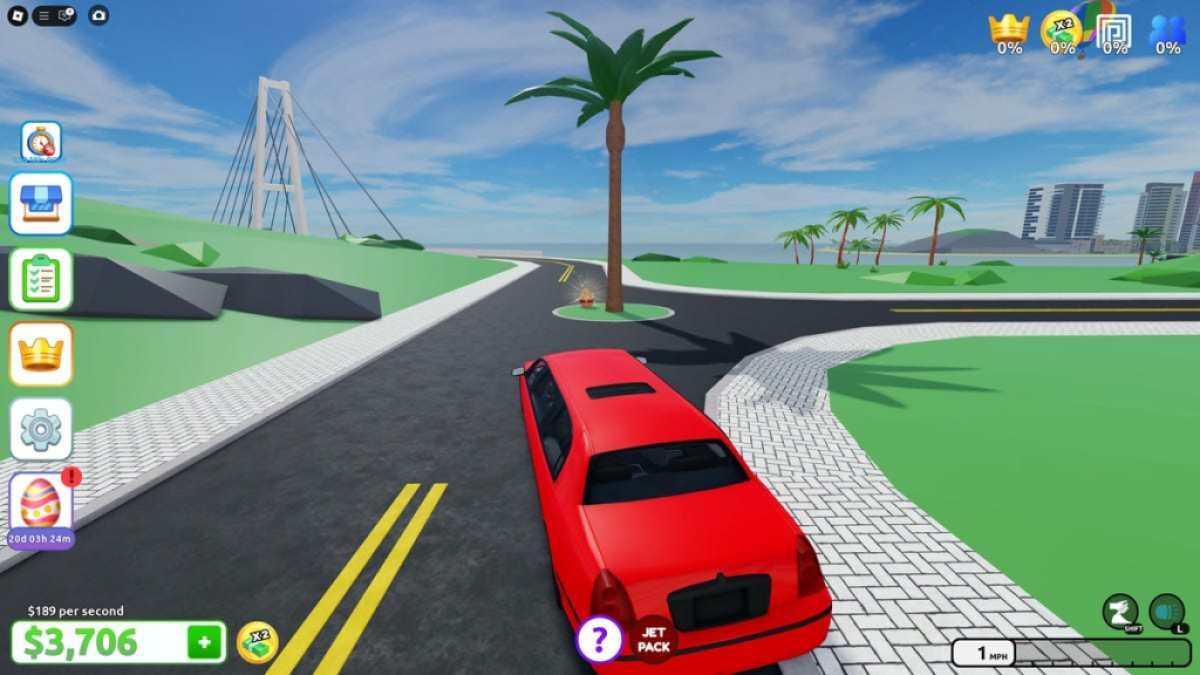
Task: Open the gold crown VIP menu button
Action: [41, 354]
